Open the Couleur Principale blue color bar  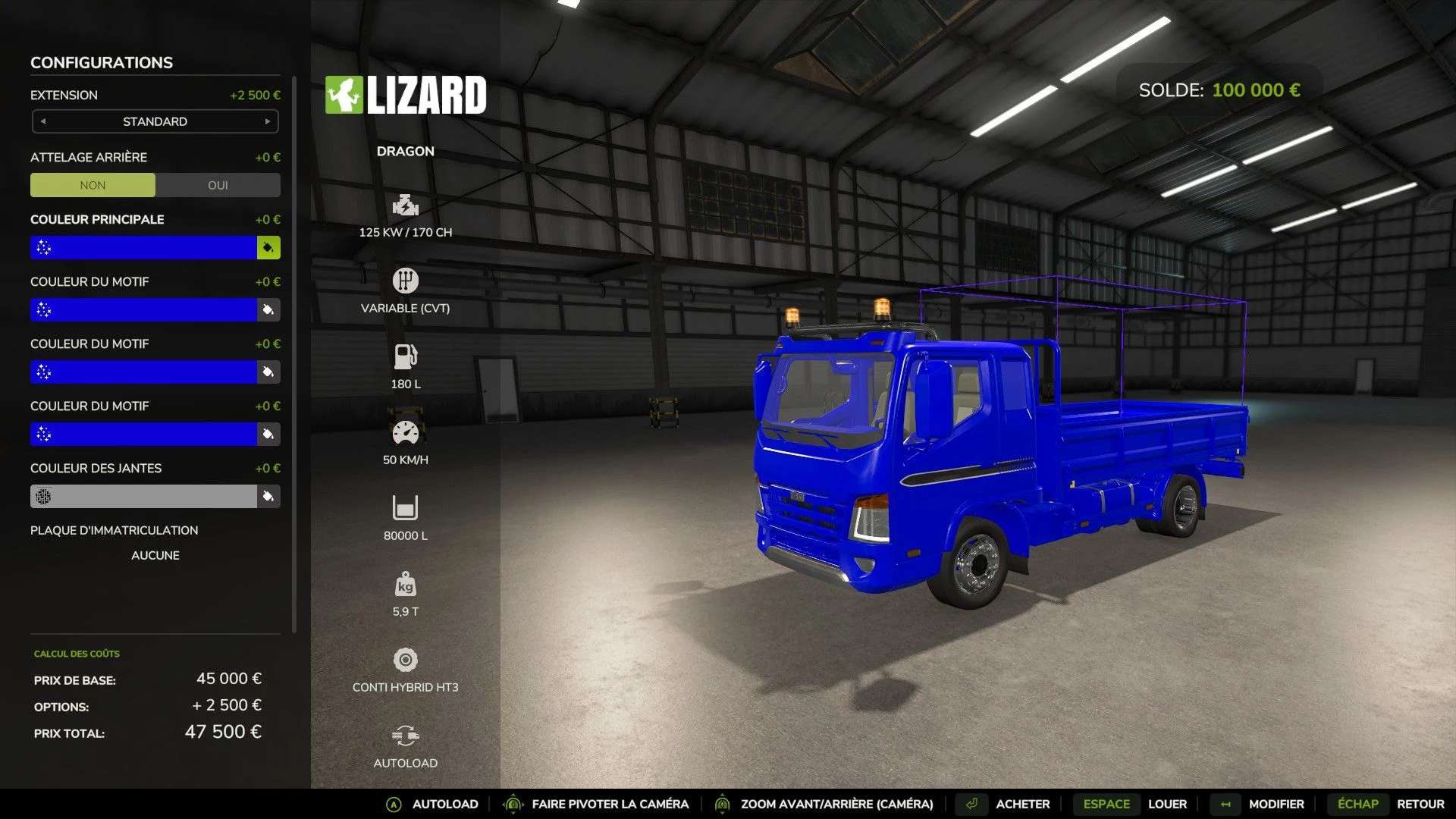144,248
